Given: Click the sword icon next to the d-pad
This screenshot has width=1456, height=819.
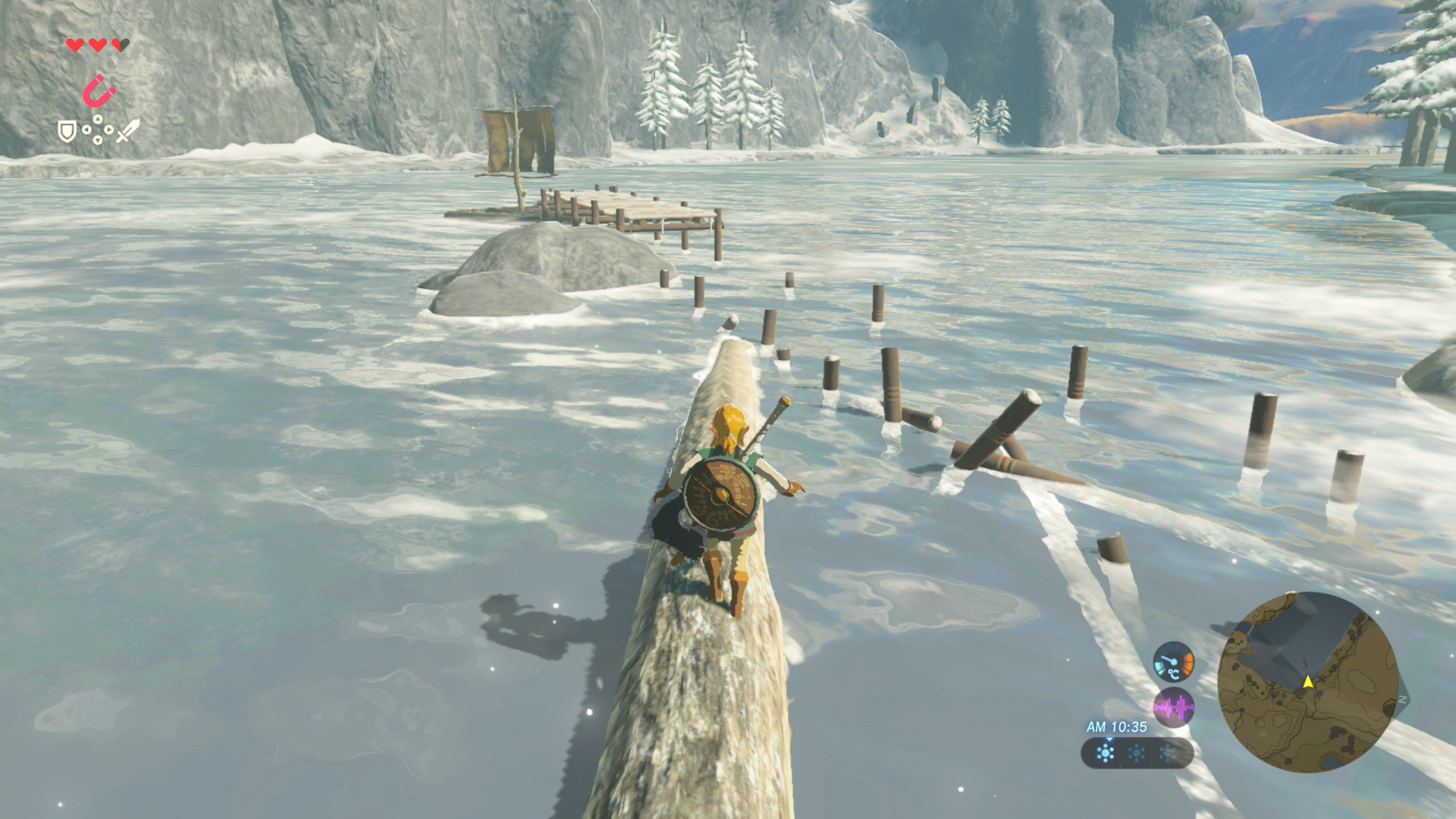Looking at the screenshot, I should click(127, 130).
